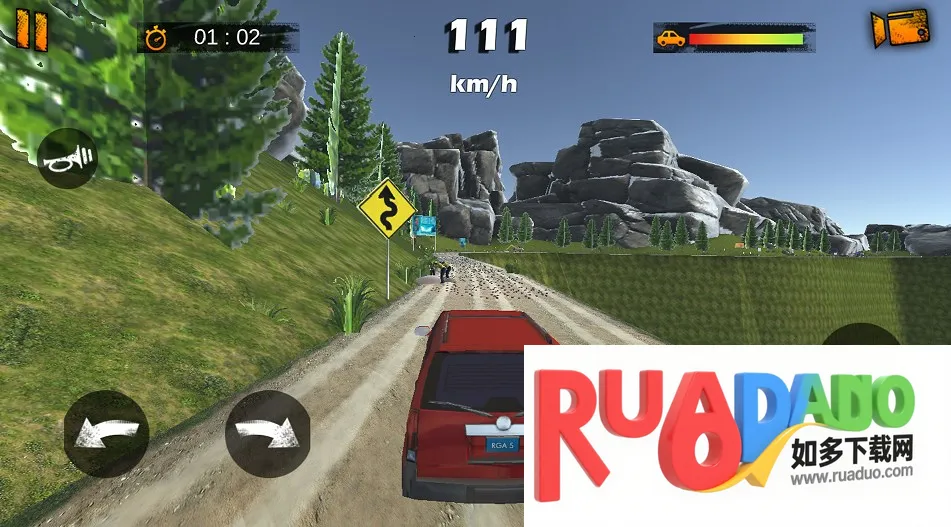This screenshot has height=527, width=951.
Task: Honk the horn button
Action: coord(67,158)
